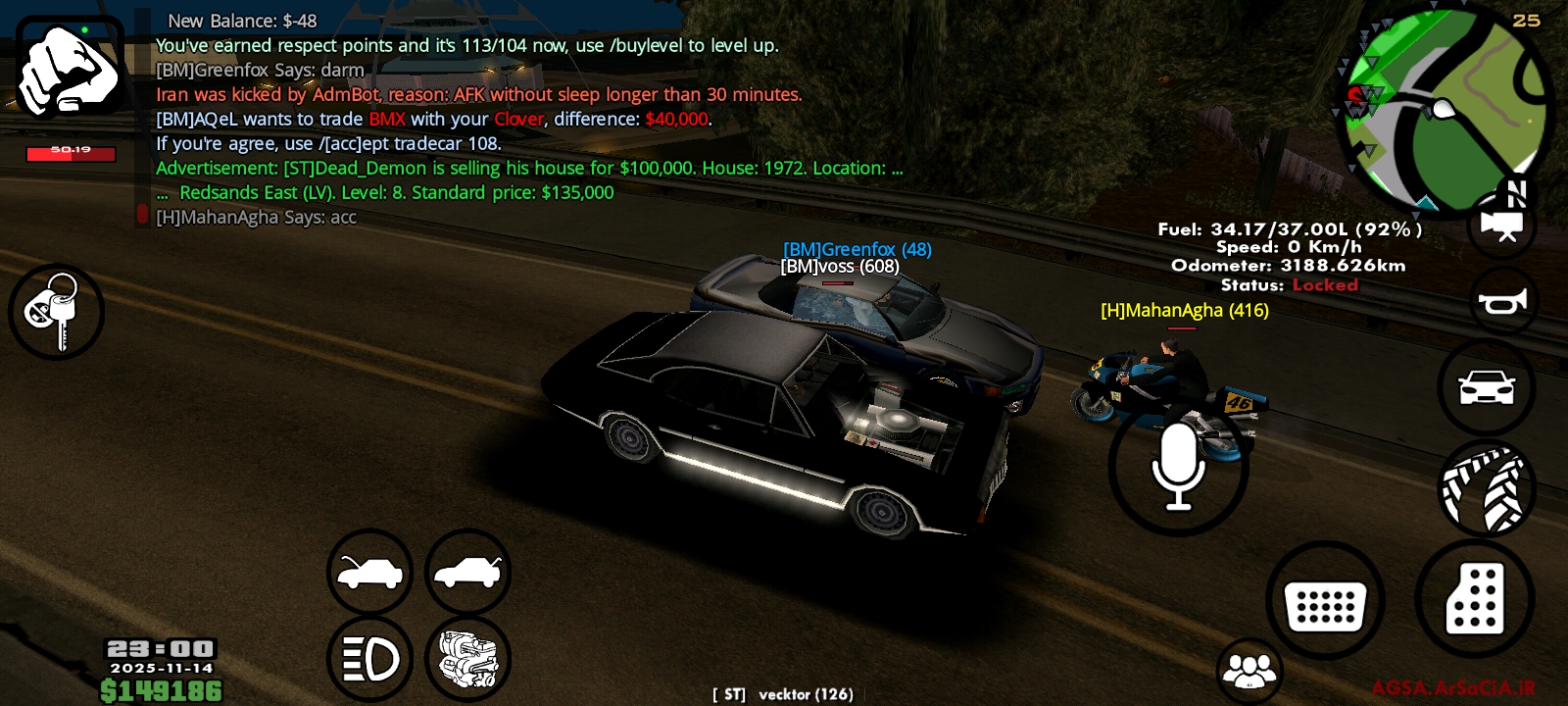Open the trunk using the trunk toggle
Image resolution: width=1568 pixels, height=706 pixels.
(467, 573)
